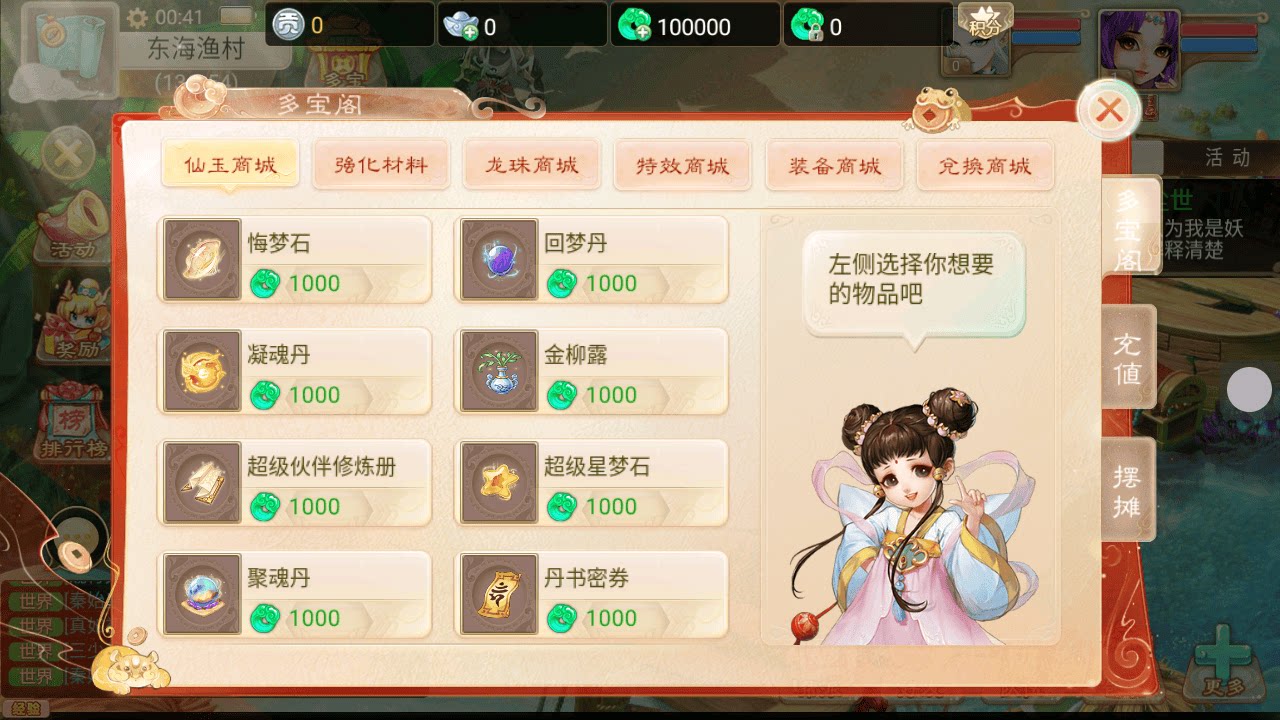
Task: Select the 超级星梦石 star icon
Action: tap(497, 482)
